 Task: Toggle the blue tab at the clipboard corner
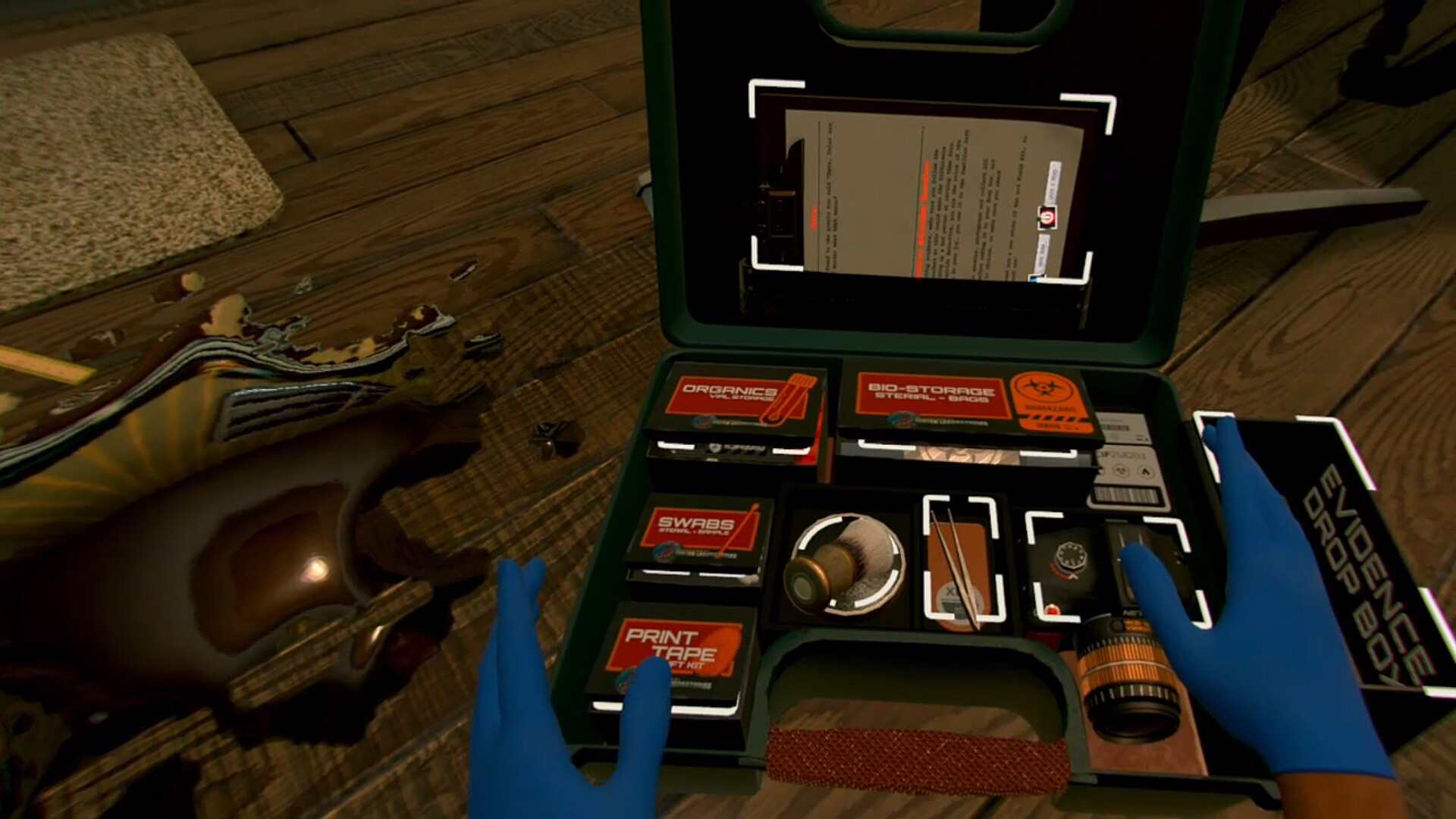pyautogui.click(x=1034, y=279)
